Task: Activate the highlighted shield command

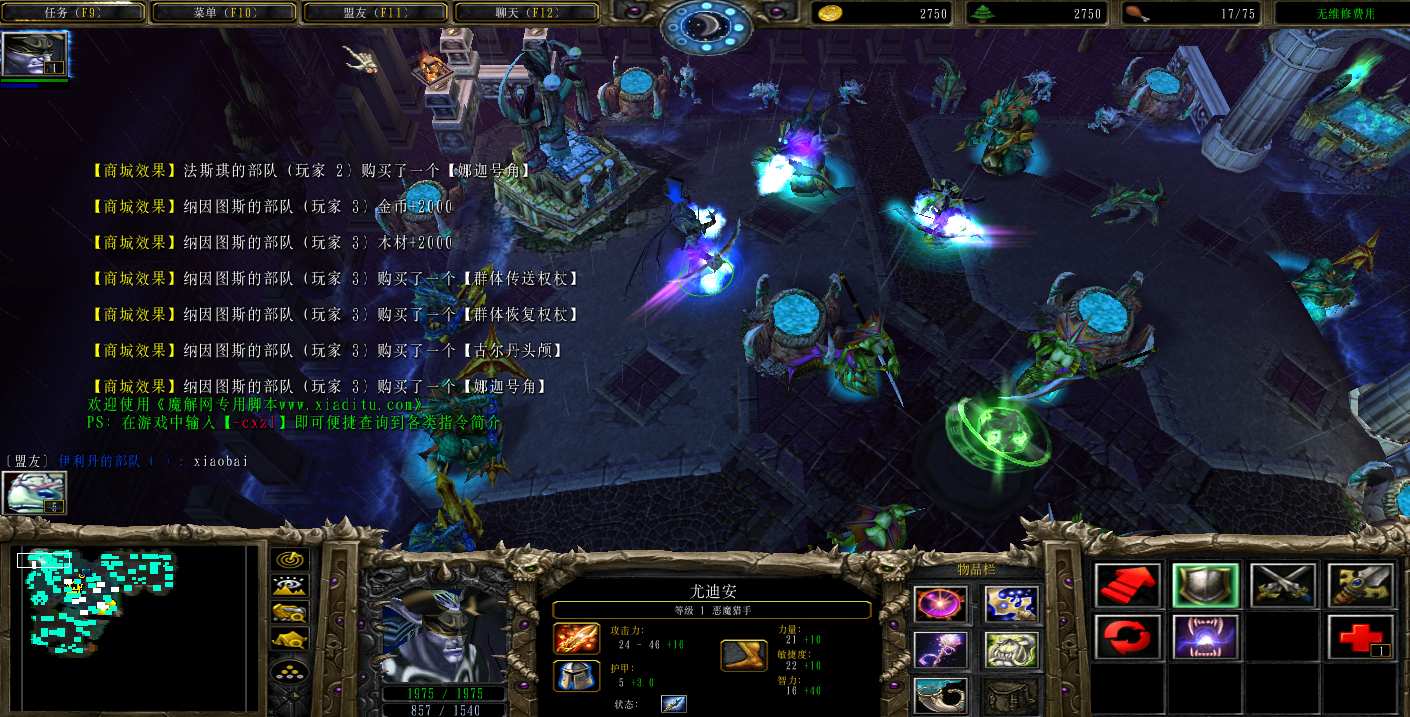Action: pos(1205,585)
